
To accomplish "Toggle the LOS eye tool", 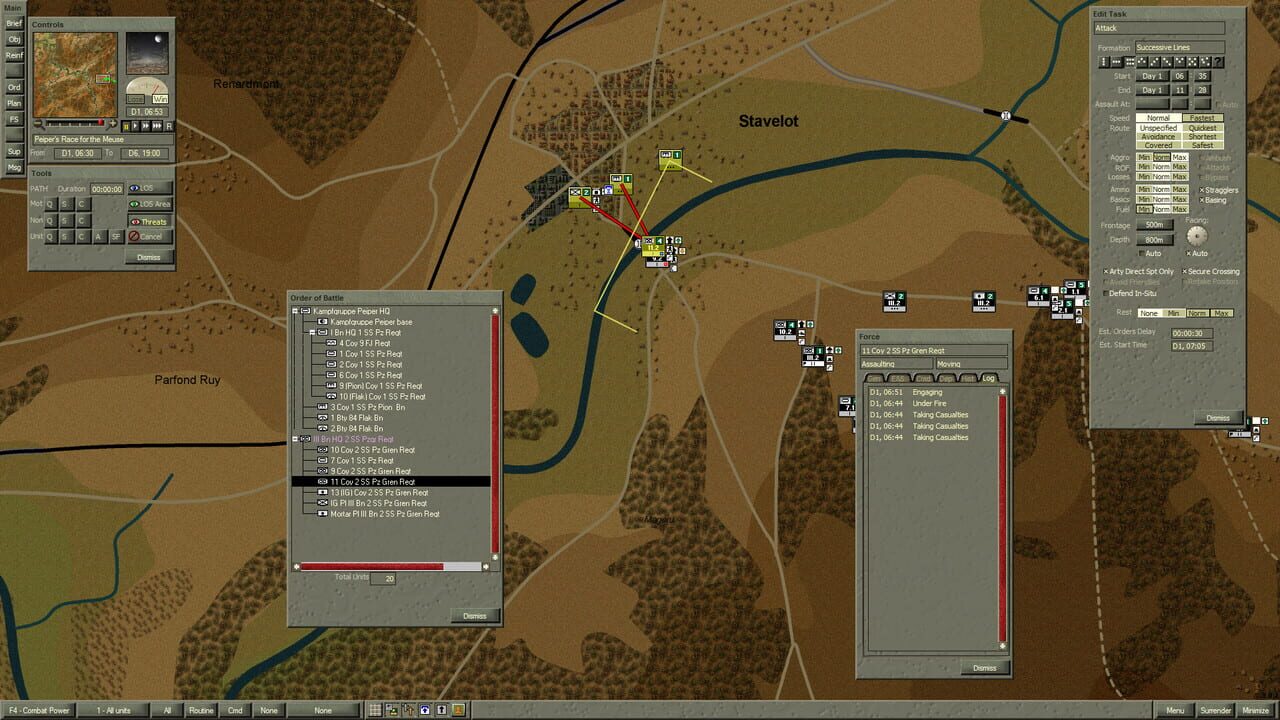I will pyautogui.click(x=150, y=188).
